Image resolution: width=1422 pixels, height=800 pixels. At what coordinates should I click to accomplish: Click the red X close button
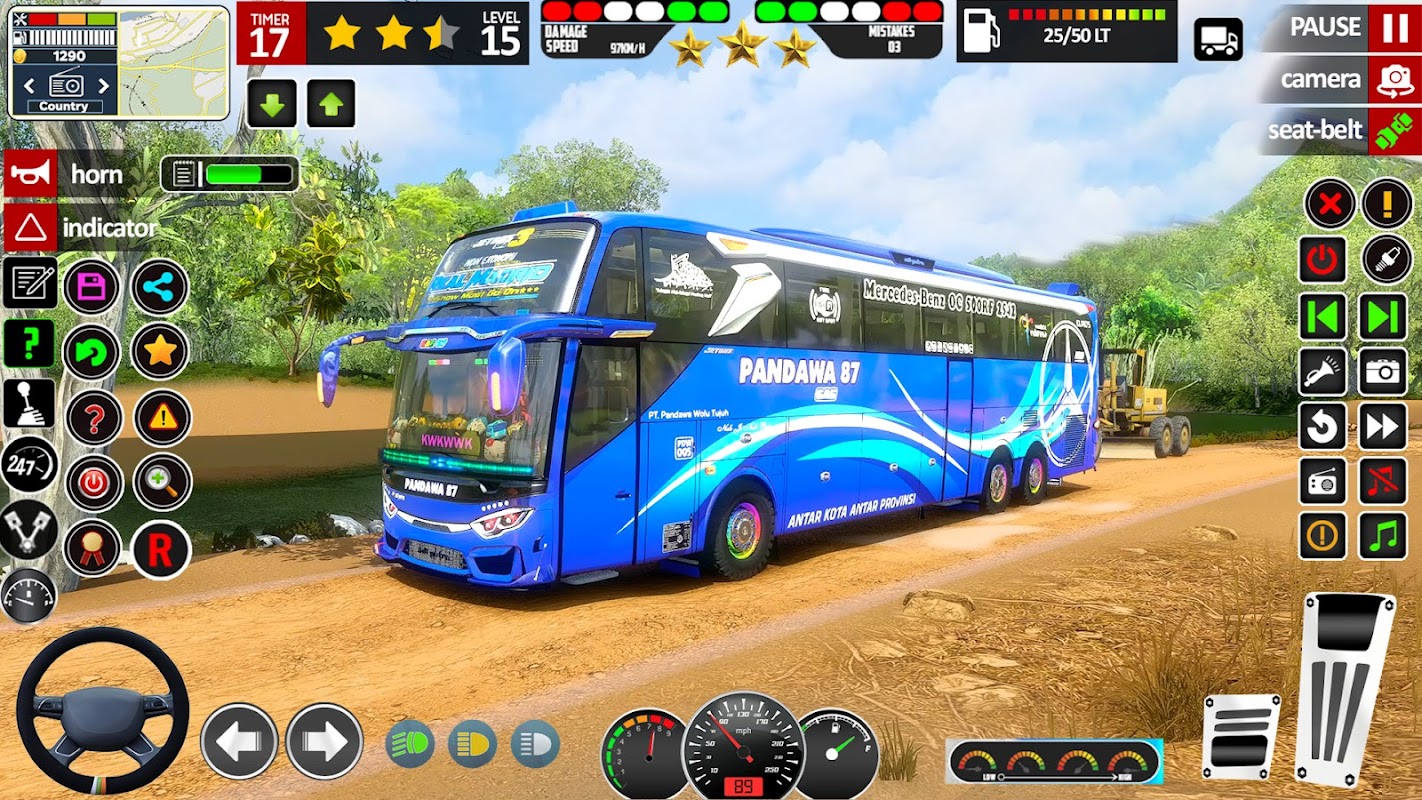(x=1329, y=205)
